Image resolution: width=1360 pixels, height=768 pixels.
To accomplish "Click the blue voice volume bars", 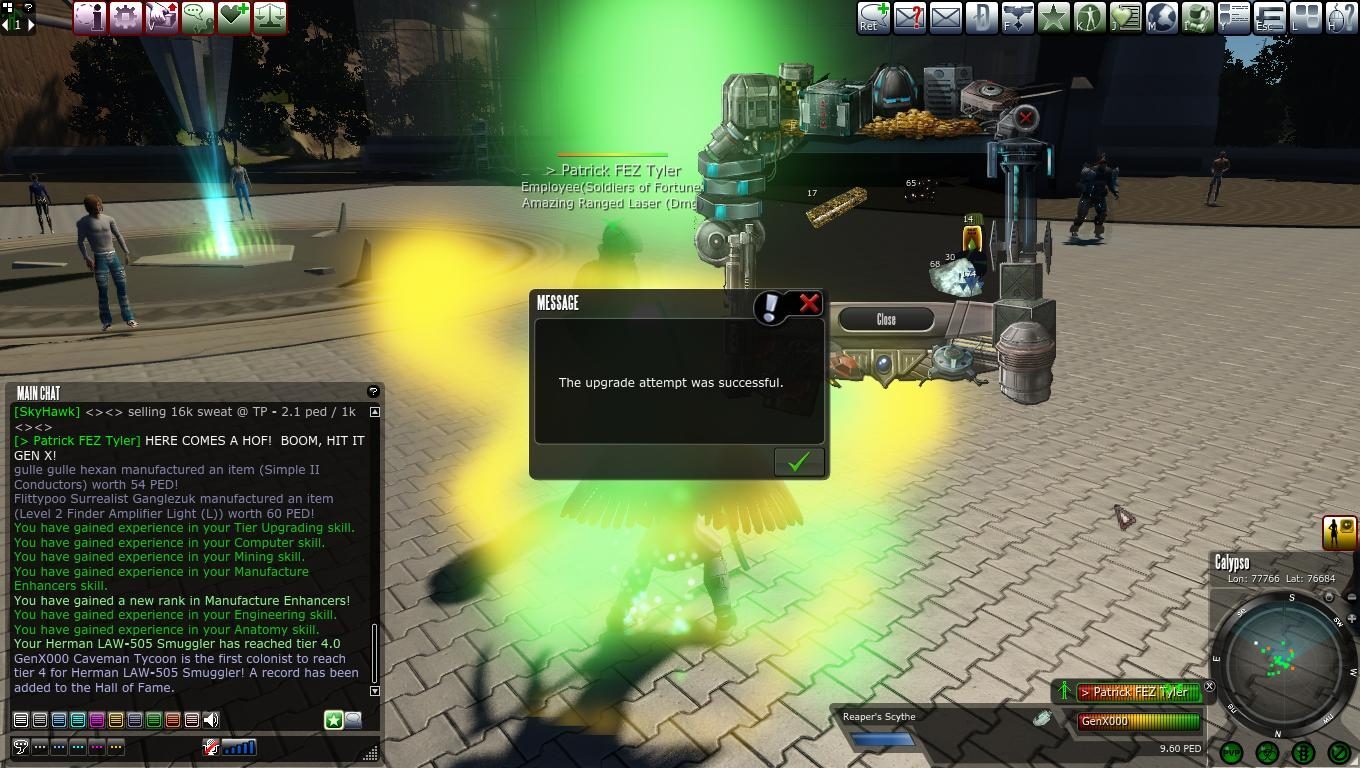I will (x=239, y=746).
